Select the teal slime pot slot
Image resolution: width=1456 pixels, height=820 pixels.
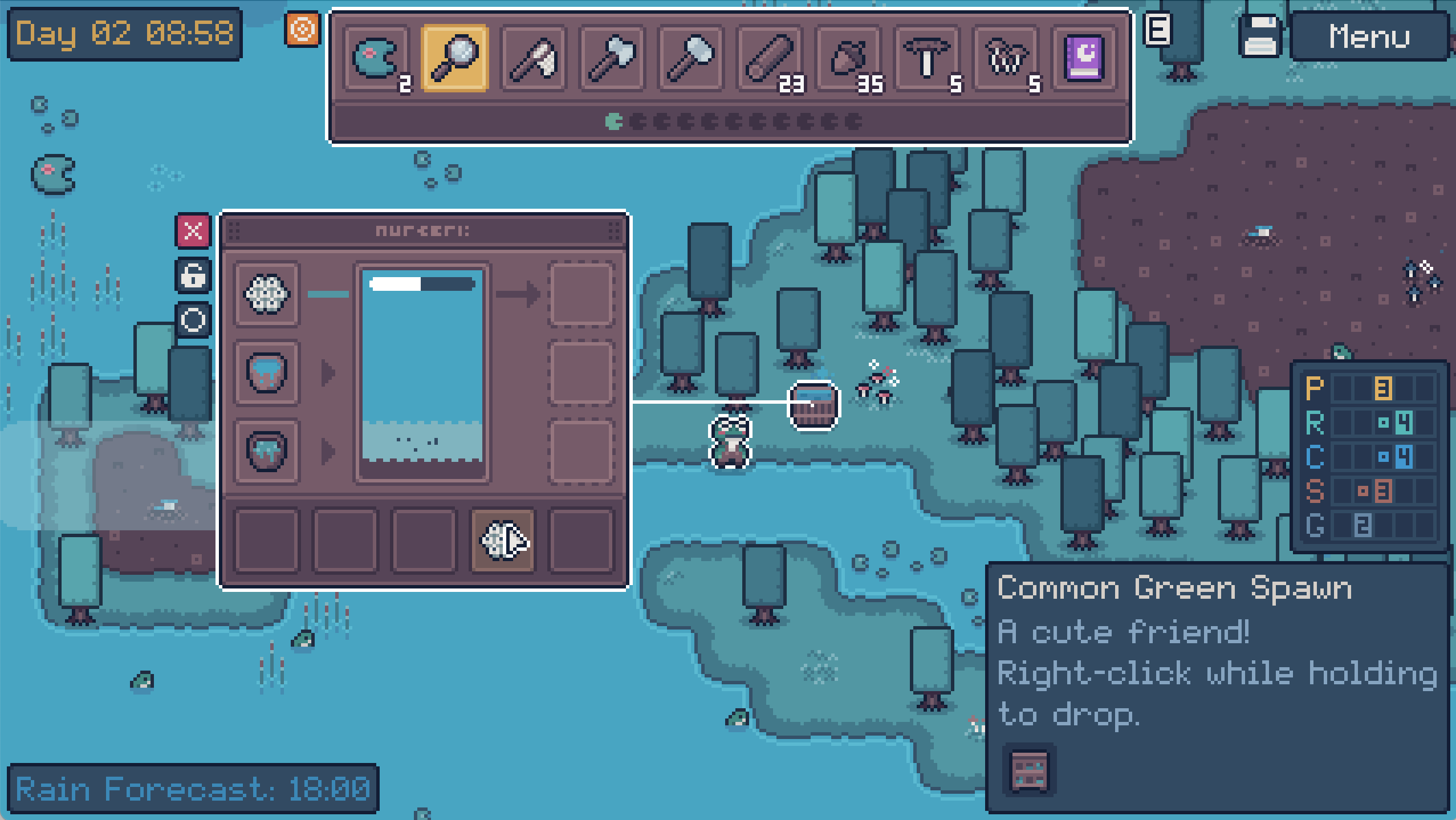tap(266, 452)
